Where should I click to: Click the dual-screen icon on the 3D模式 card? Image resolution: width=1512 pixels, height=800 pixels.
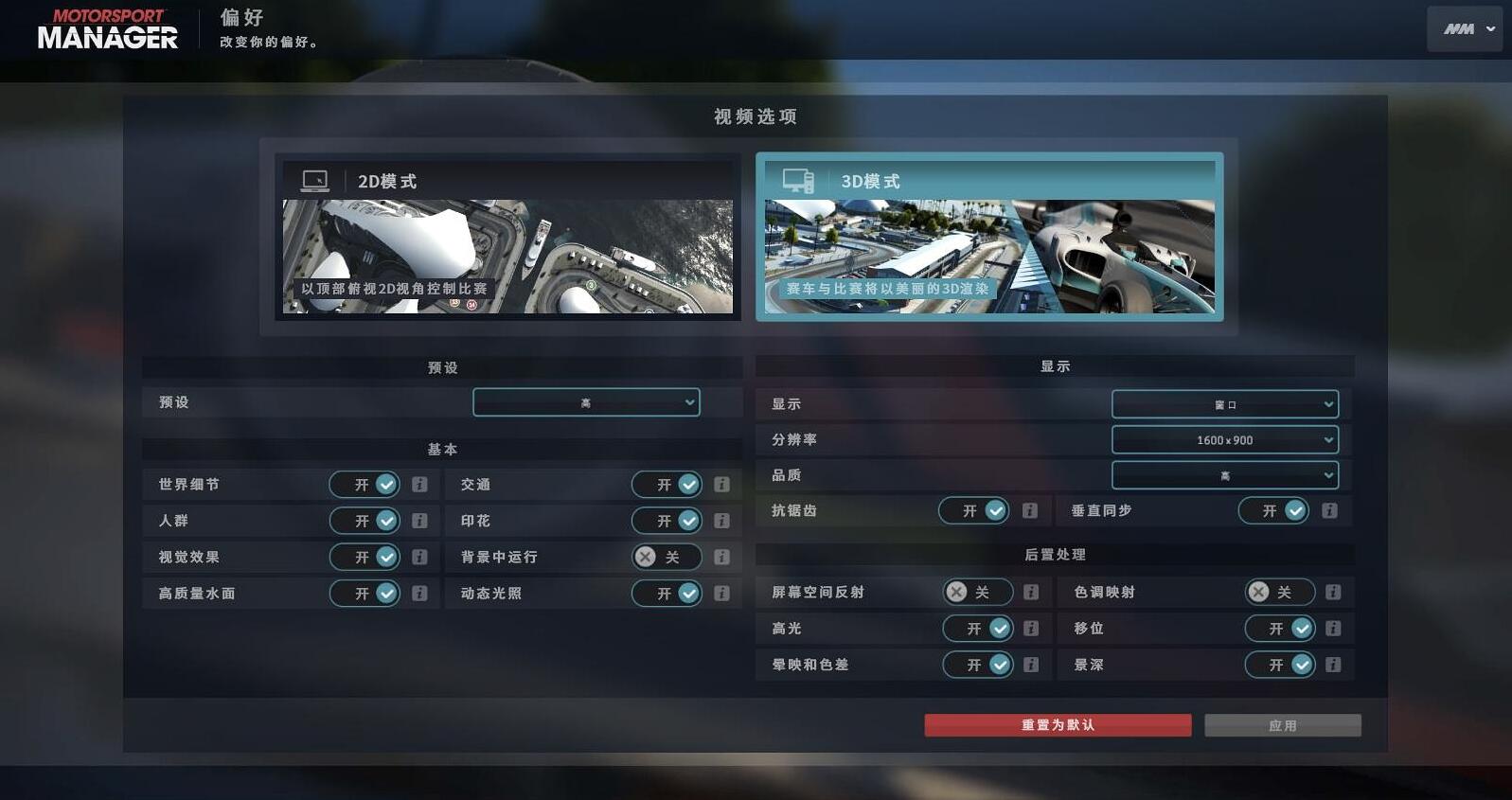click(x=798, y=180)
